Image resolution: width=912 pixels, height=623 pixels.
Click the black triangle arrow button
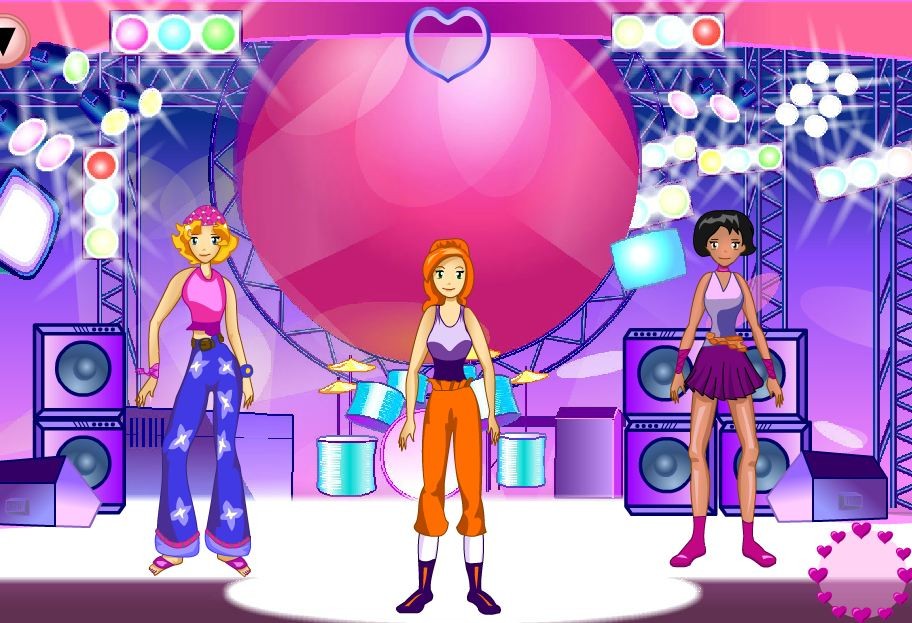coord(10,40)
